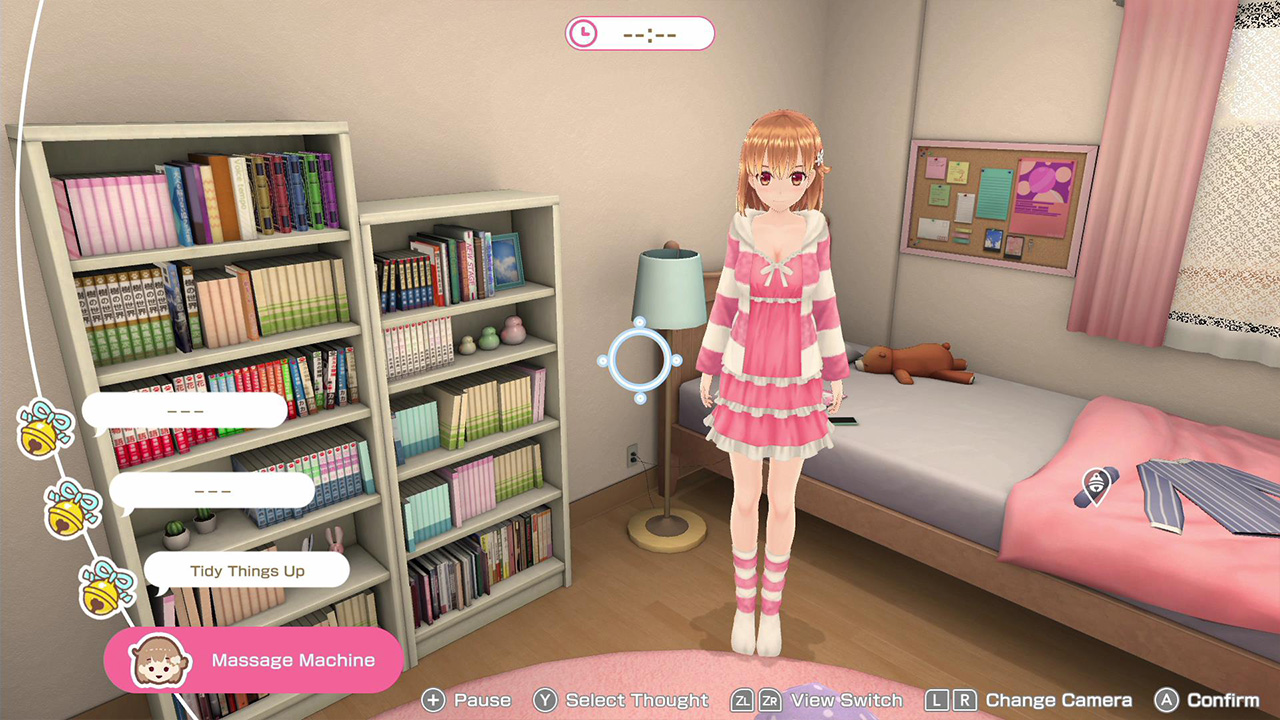Image resolution: width=1280 pixels, height=720 pixels.
Task: Open the Select Thought menu
Action: (x=622, y=700)
